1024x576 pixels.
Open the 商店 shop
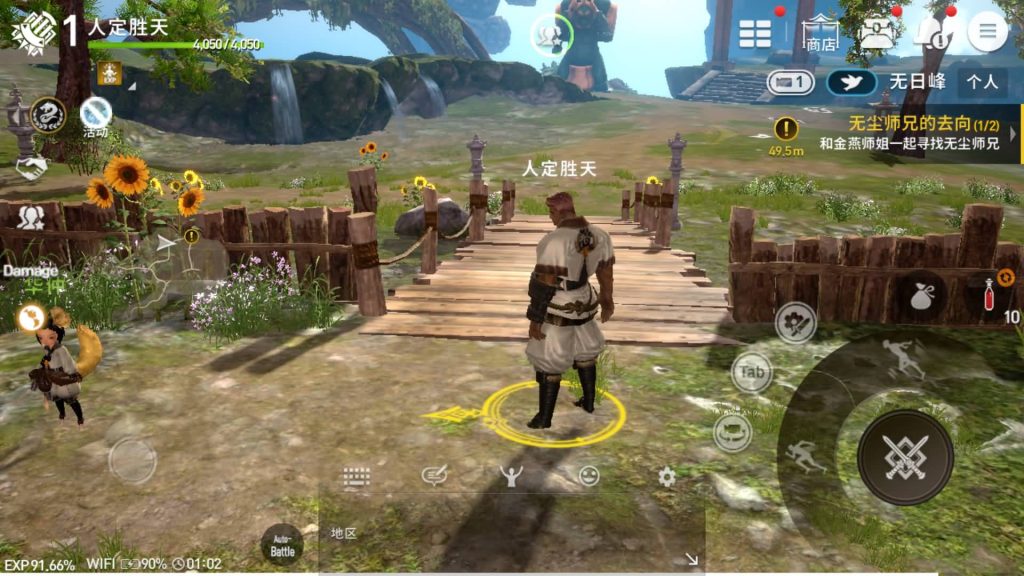(x=822, y=34)
